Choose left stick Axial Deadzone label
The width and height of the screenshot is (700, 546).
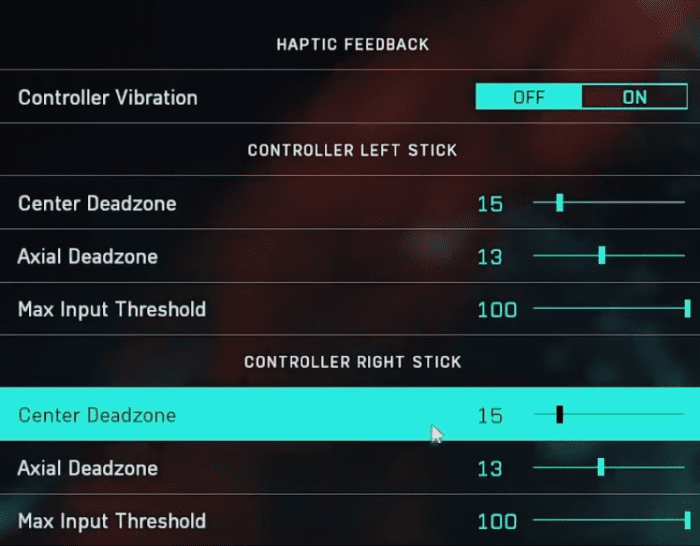tap(88, 256)
